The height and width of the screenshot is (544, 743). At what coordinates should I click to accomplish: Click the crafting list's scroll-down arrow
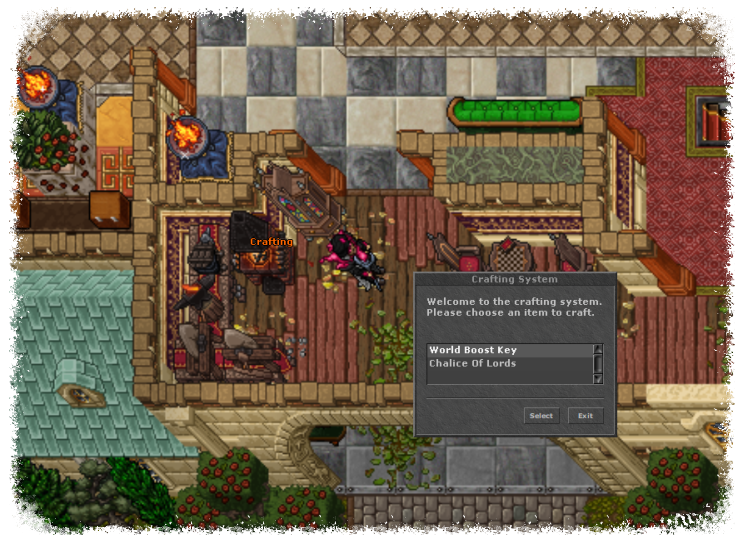click(x=598, y=379)
